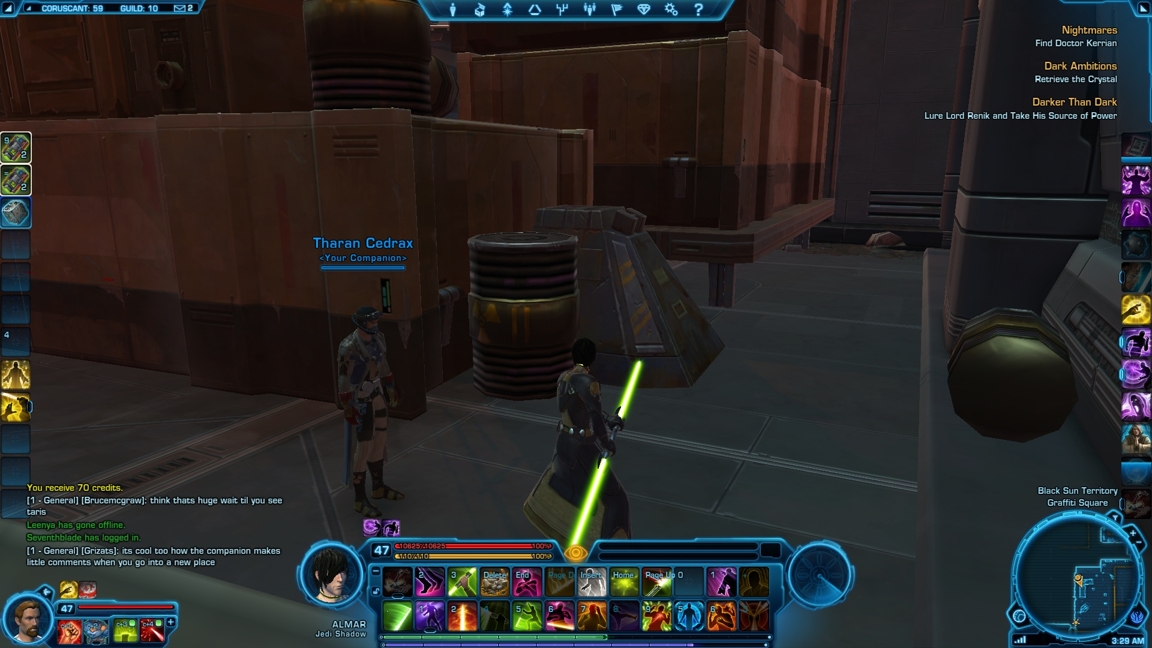Open the inventory crate icon
The width and height of the screenshot is (1152, 648).
click(x=480, y=10)
